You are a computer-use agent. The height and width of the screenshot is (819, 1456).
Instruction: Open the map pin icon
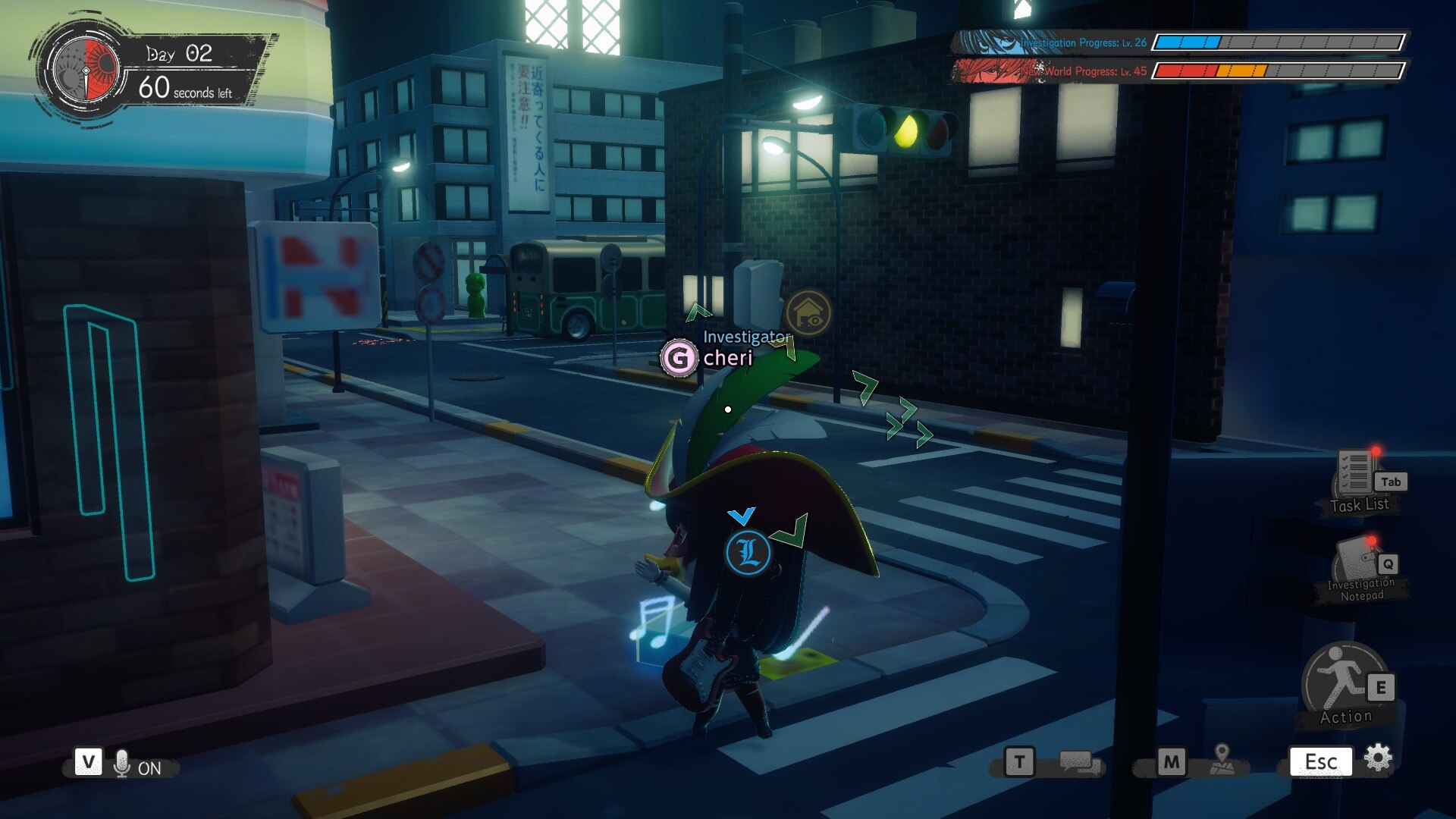(1222, 759)
